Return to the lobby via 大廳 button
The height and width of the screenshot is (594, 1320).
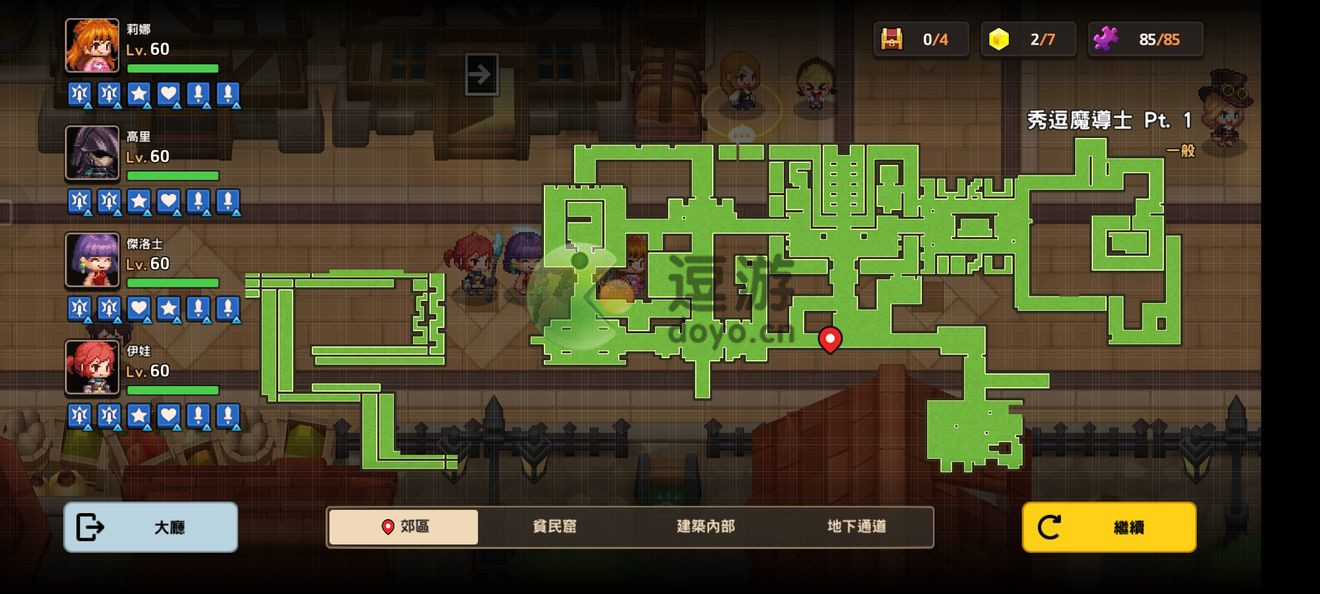click(x=151, y=527)
